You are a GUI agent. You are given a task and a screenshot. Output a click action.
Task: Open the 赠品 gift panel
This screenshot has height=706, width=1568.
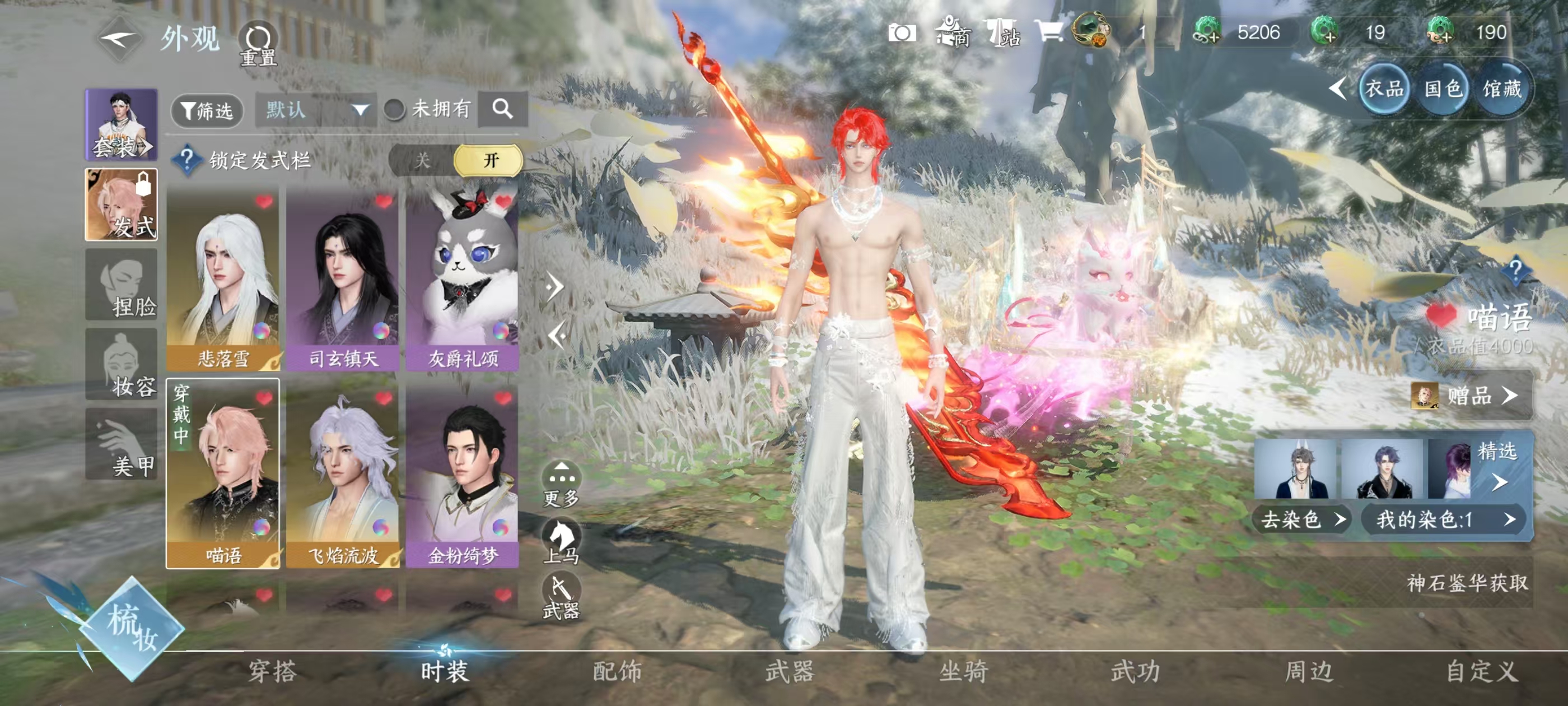coord(1470,396)
